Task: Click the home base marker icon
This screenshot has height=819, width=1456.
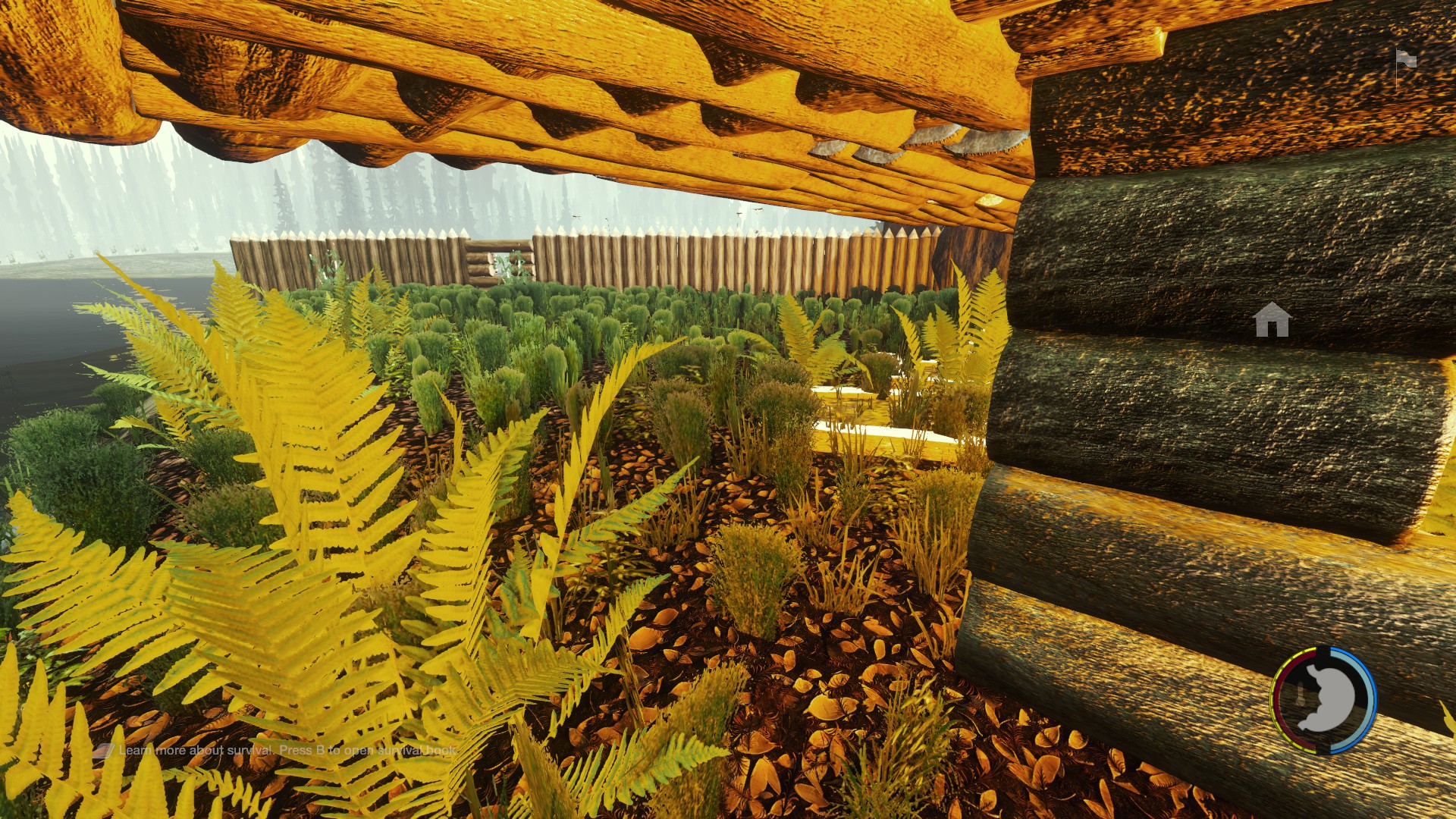Action: (1272, 319)
